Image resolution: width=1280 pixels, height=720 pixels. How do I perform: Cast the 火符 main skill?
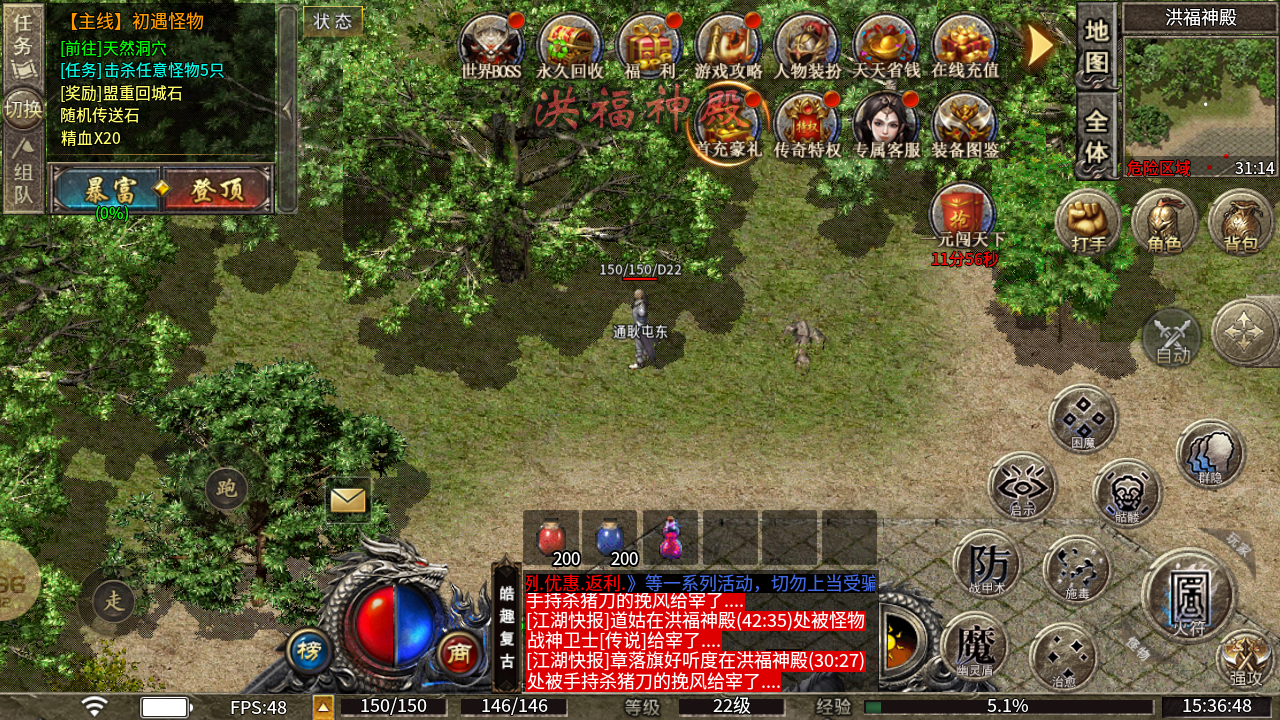point(1188,595)
